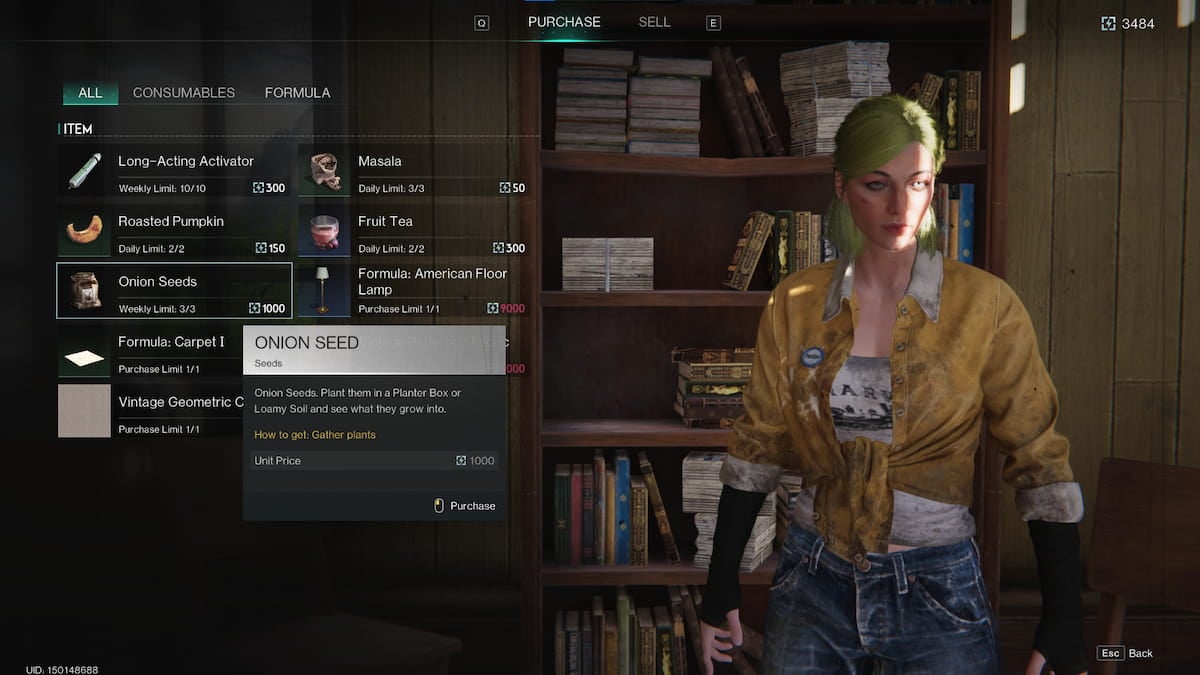
Task: Select the Formula: Carpet I item
Action: (x=150, y=352)
